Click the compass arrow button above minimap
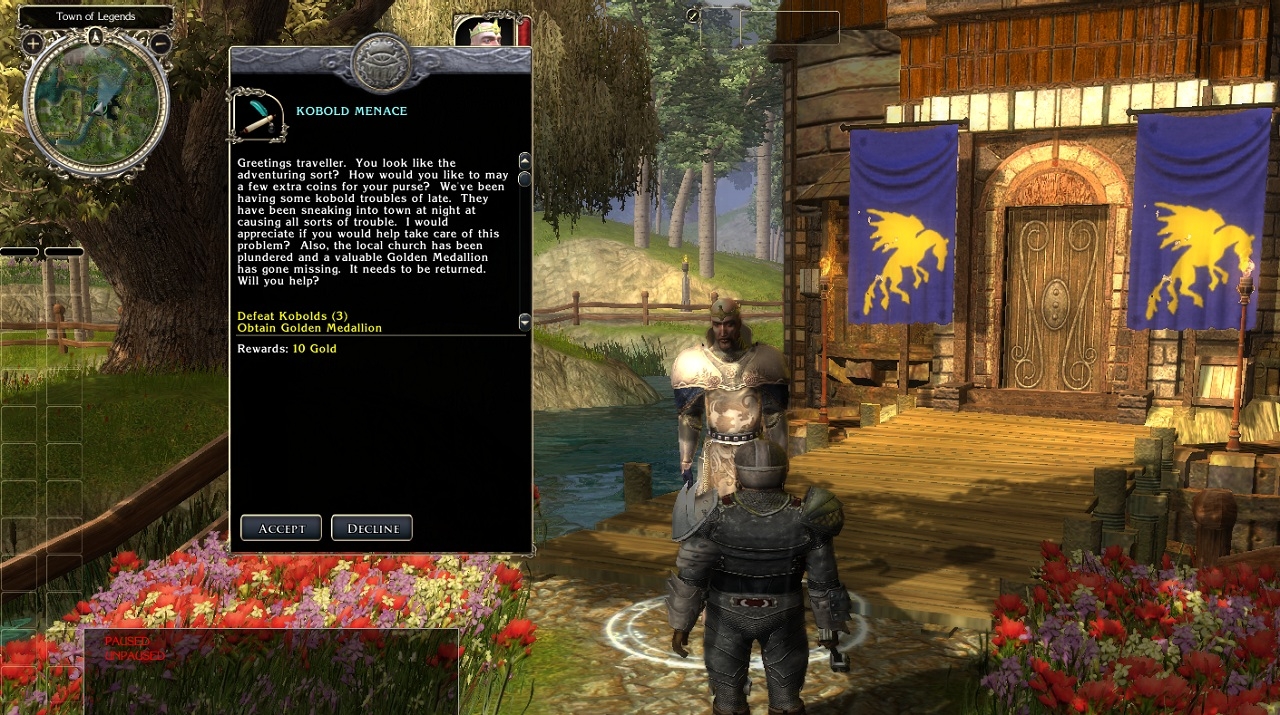This screenshot has height=715, width=1280. pyautogui.click(x=96, y=37)
